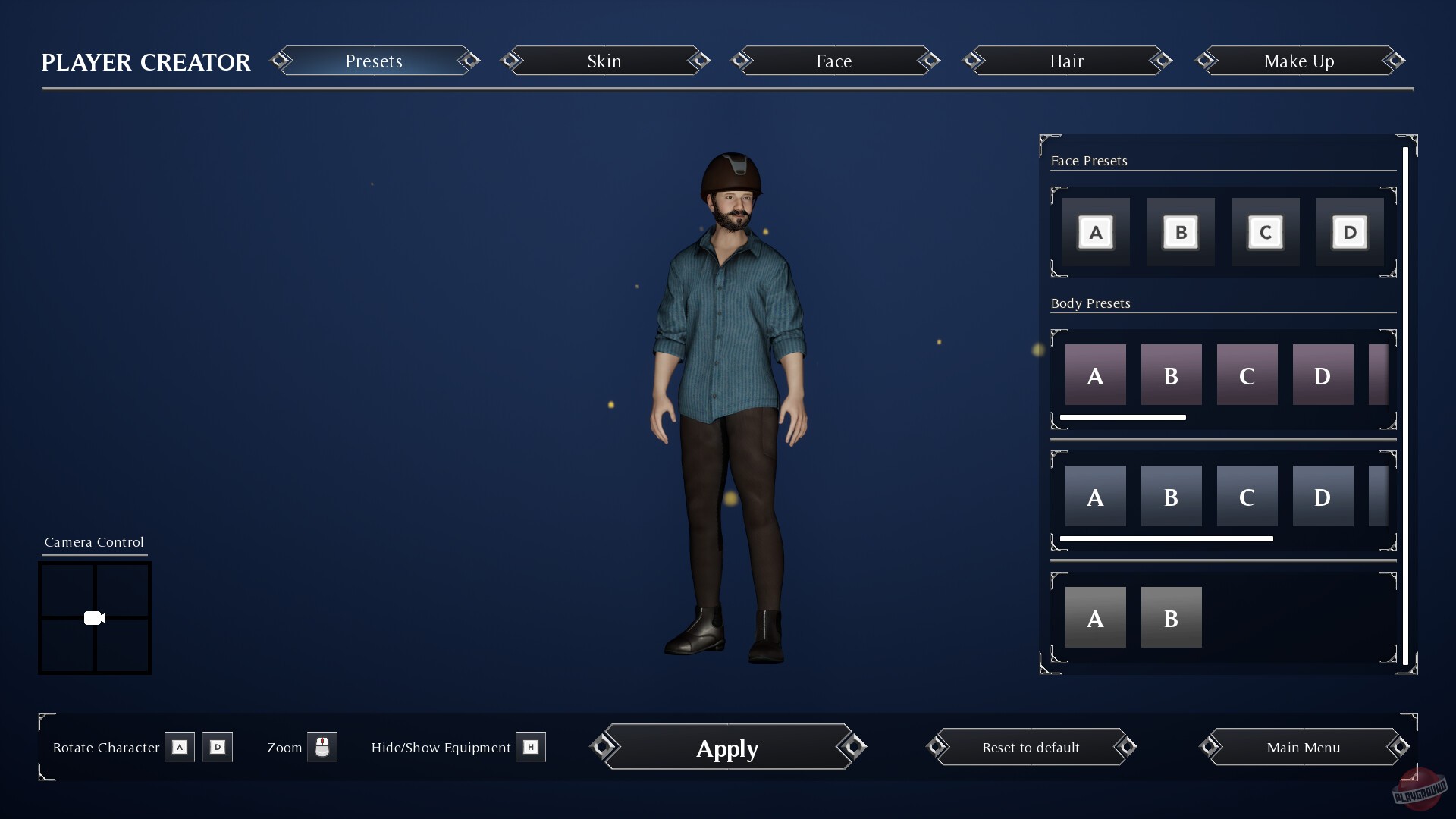Reset the character to default
This screenshot has width=1456, height=819.
(x=1030, y=747)
